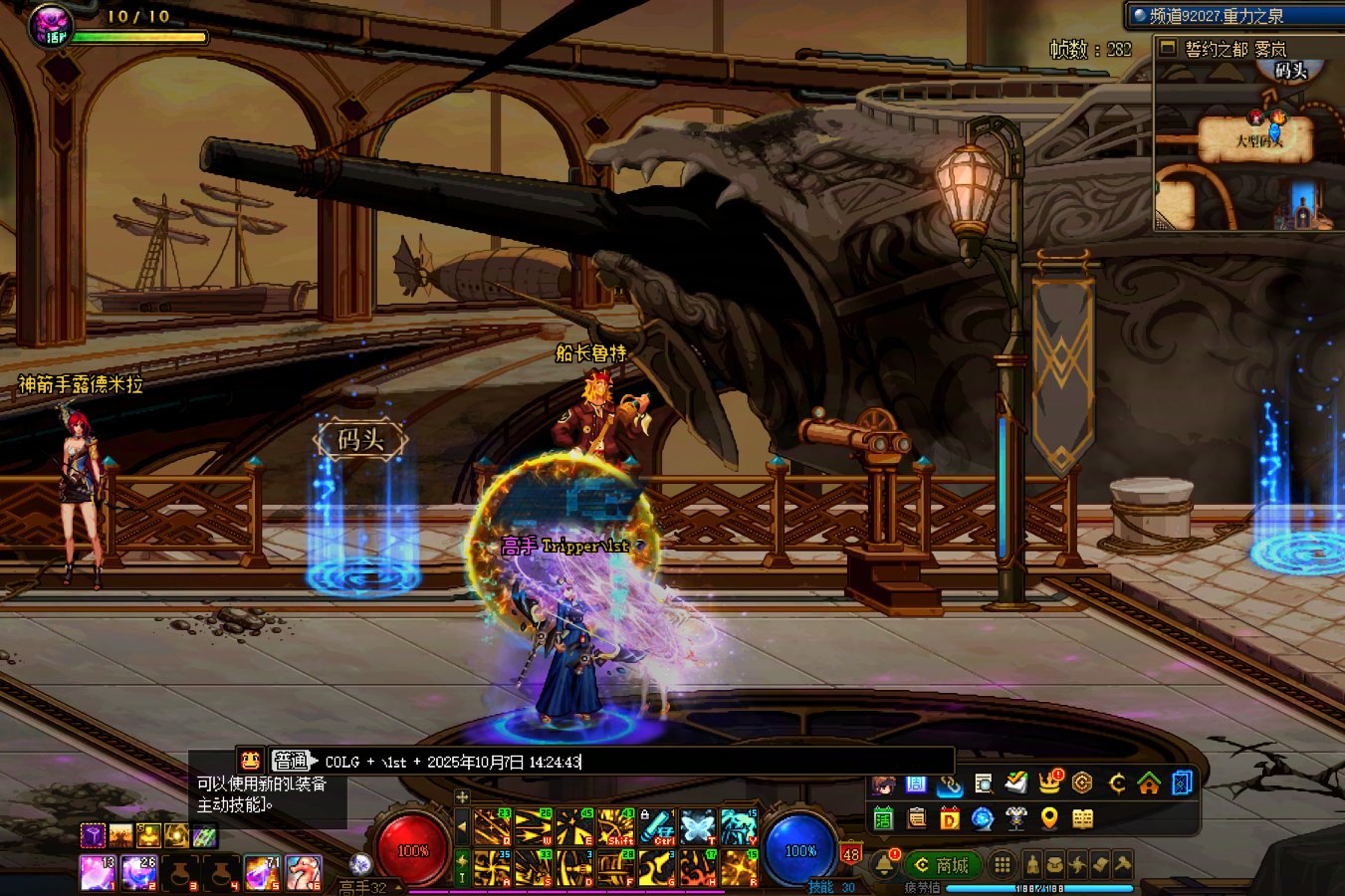Click the notification bell icon
Screen dimensions: 1345x896
[884, 864]
